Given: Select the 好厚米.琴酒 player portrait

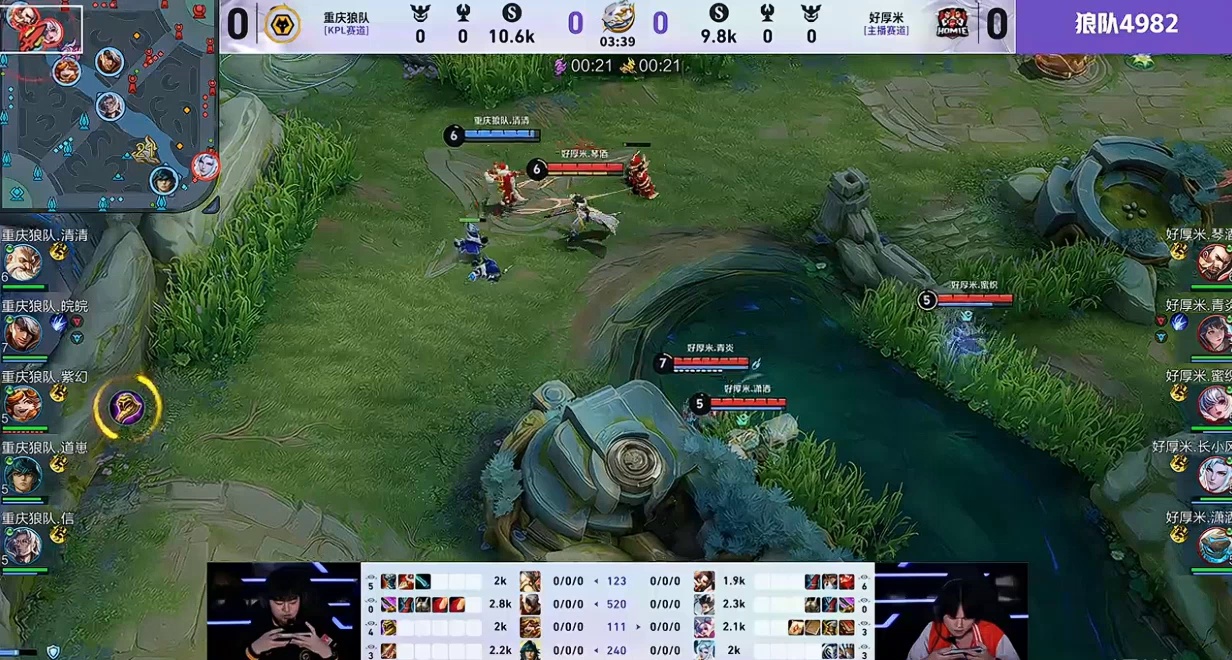Looking at the screenshot, I should coord(1213,263).
